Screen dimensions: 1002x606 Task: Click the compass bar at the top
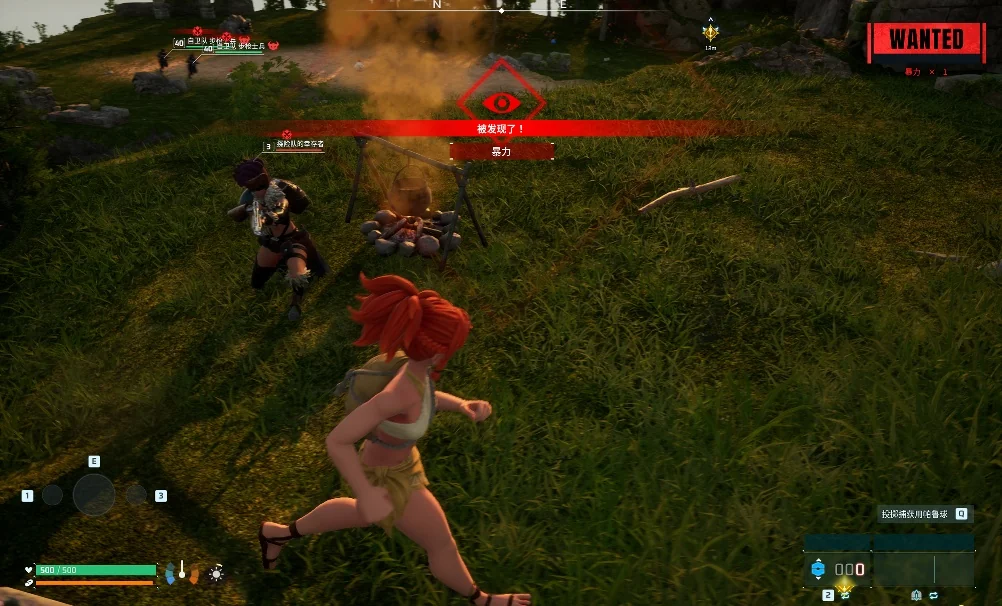tap(500, 6)
